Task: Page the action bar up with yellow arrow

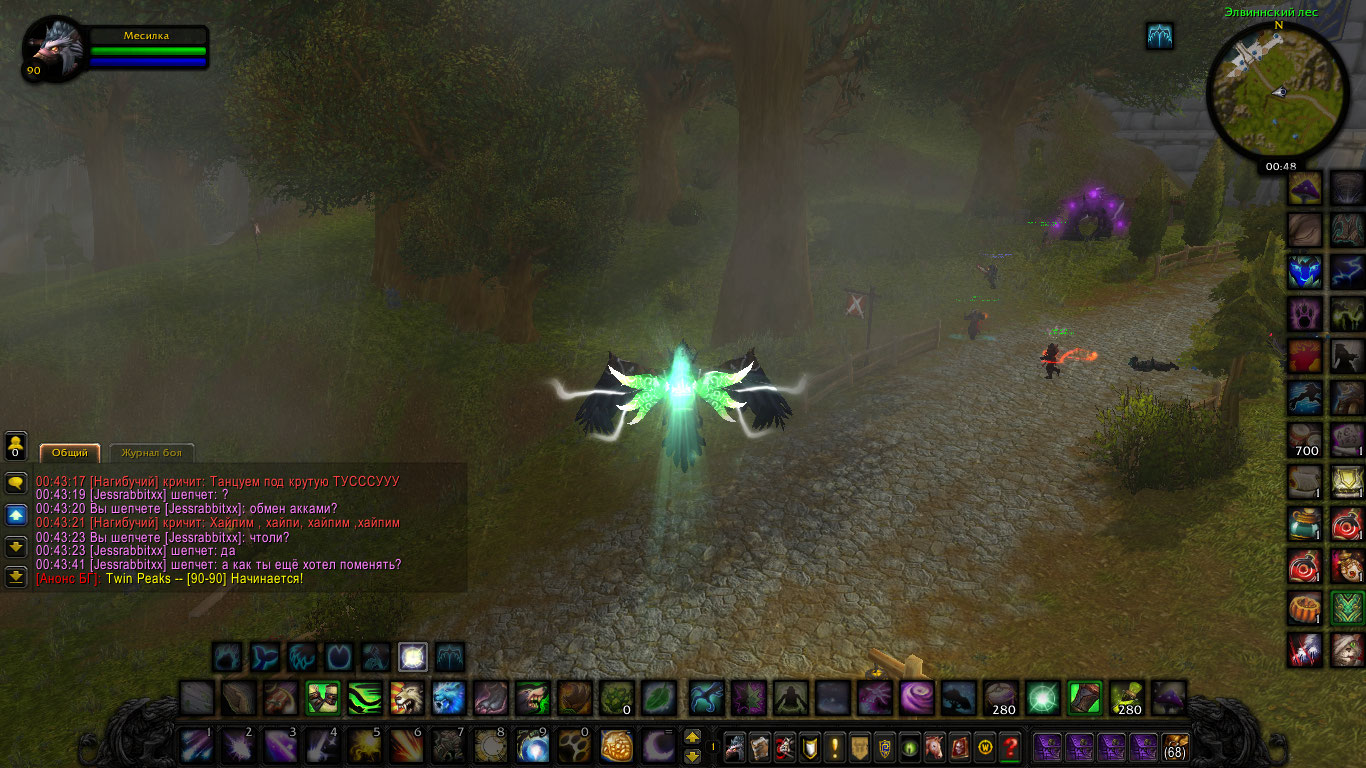Action: pyautogui.click(x=692, y=737)
